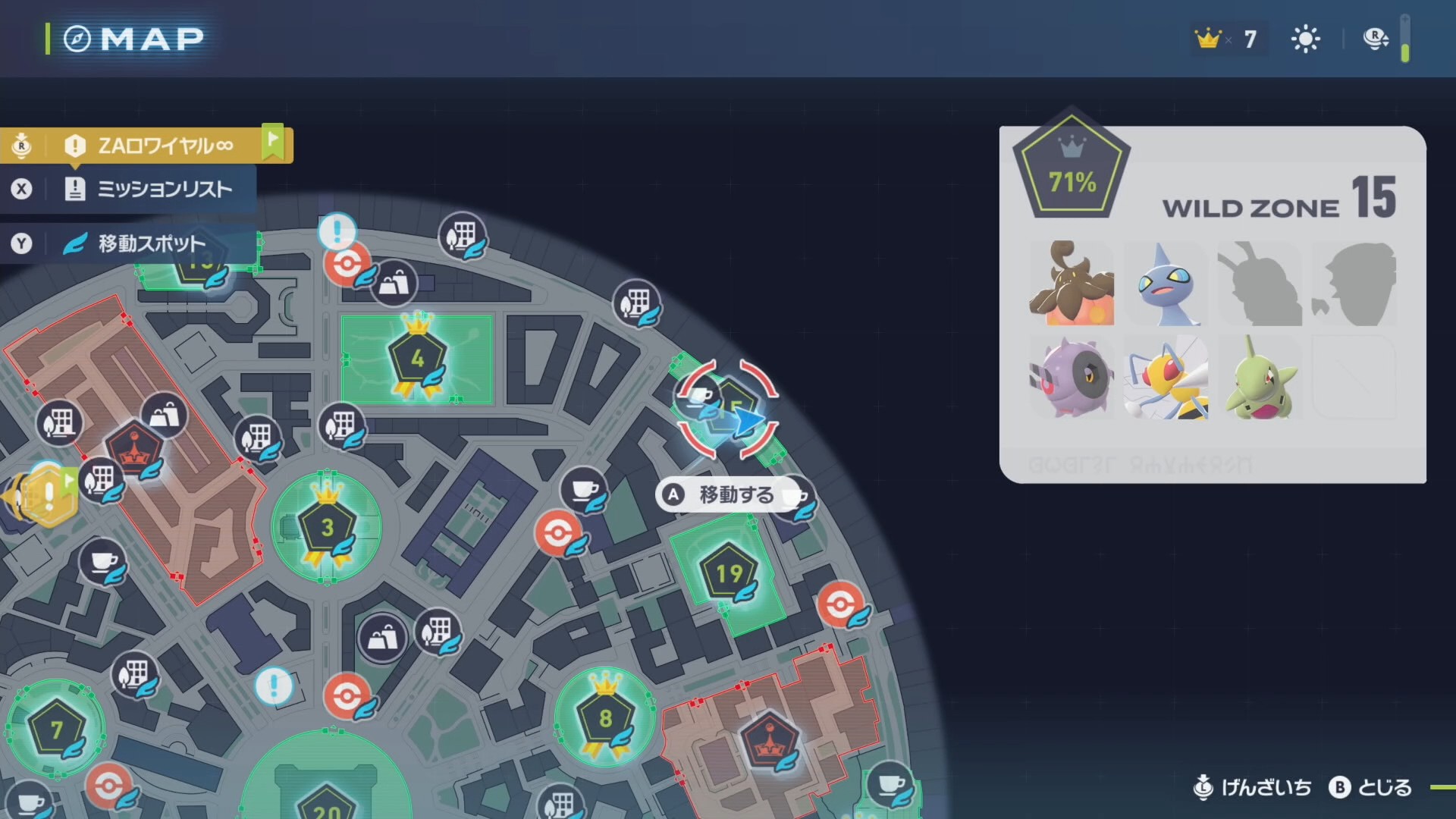Select Wild Zone 19 map marker

coord(729,574)
